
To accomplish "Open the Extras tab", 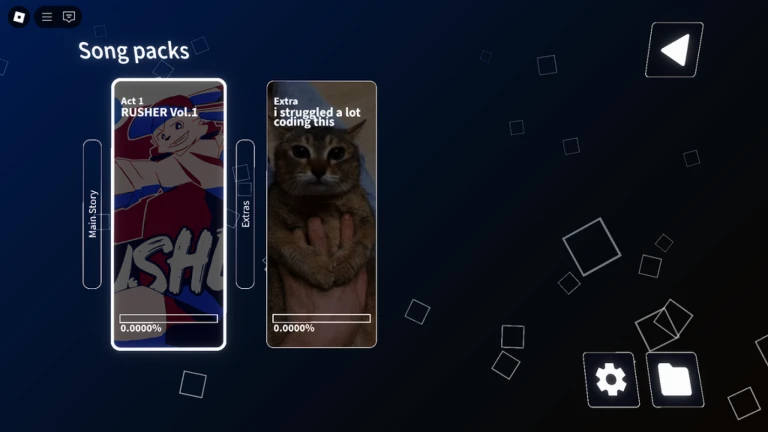I will [245, 214].
